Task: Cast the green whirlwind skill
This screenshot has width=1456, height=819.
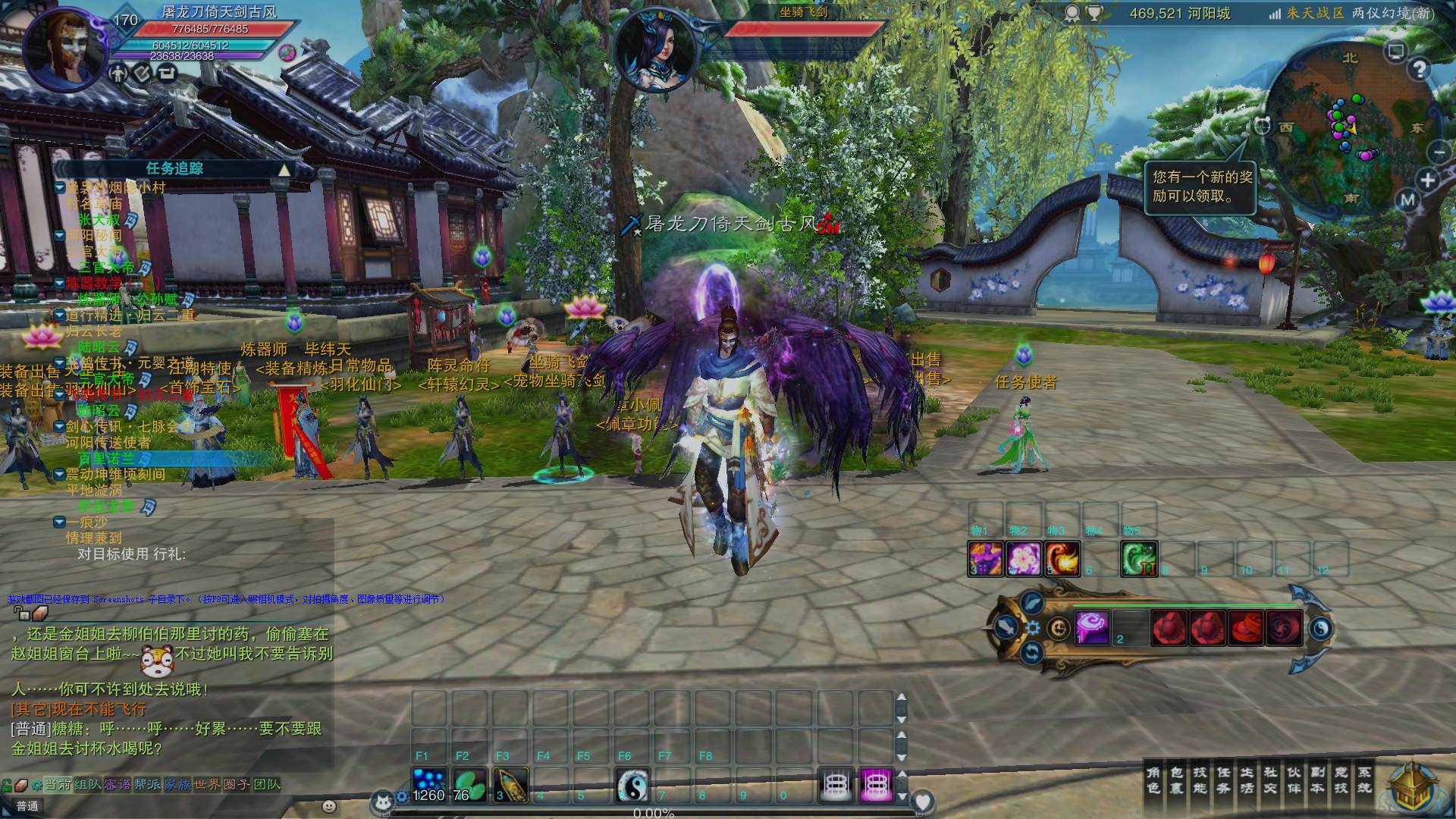Action: click(1138, 559)
